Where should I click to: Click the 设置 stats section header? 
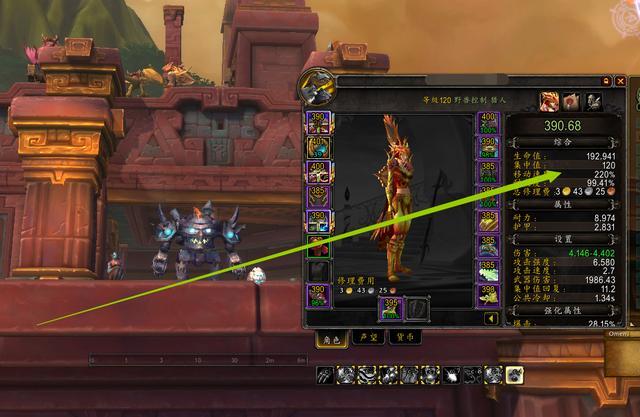(x=563, y=240)
